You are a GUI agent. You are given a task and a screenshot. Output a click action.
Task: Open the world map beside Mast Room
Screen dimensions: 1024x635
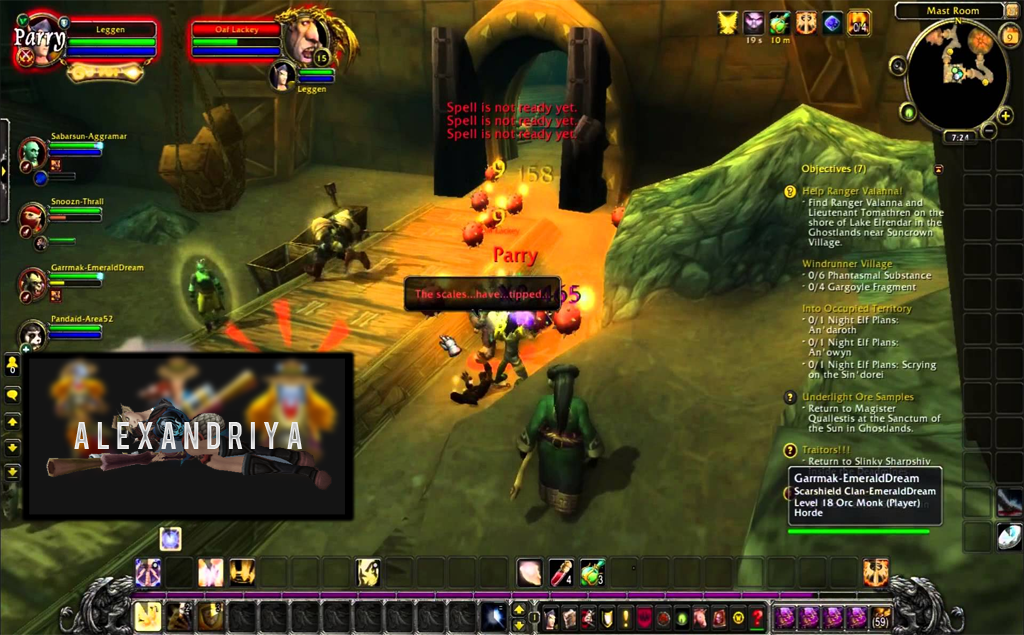(x=1010, y=11)
